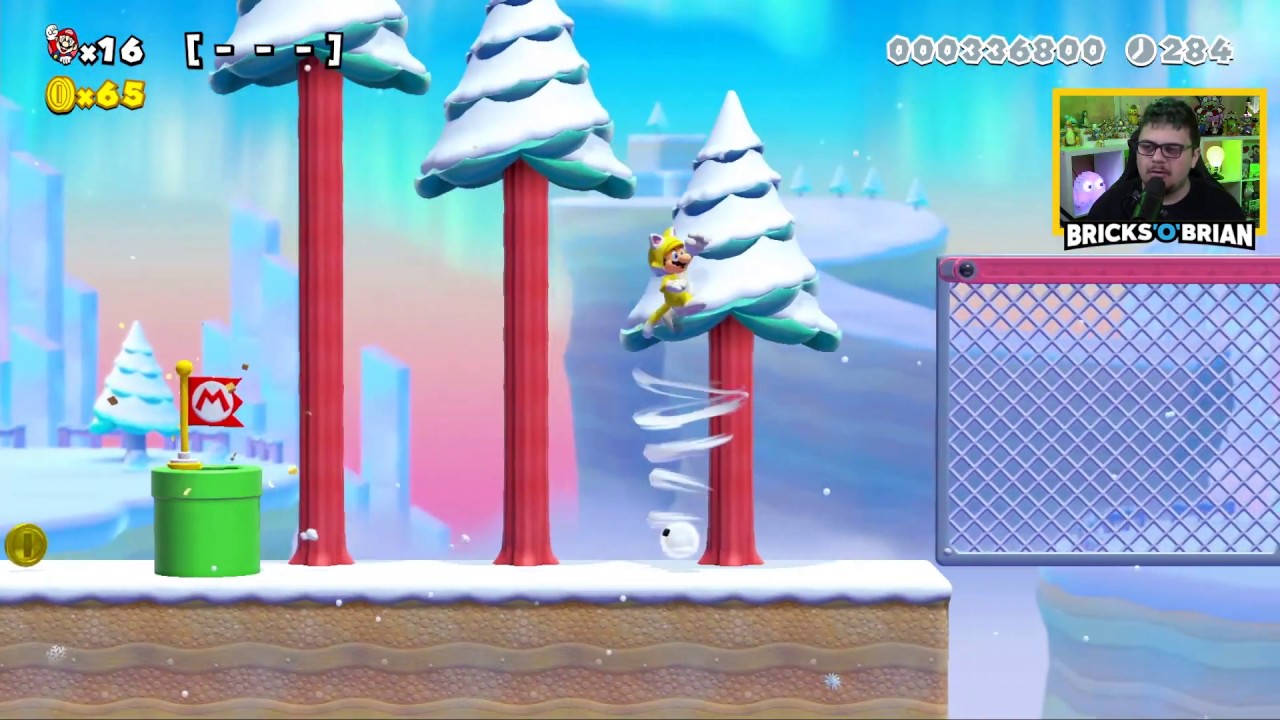
Task: Click the timer showing 284
Action: [1195, 50]
